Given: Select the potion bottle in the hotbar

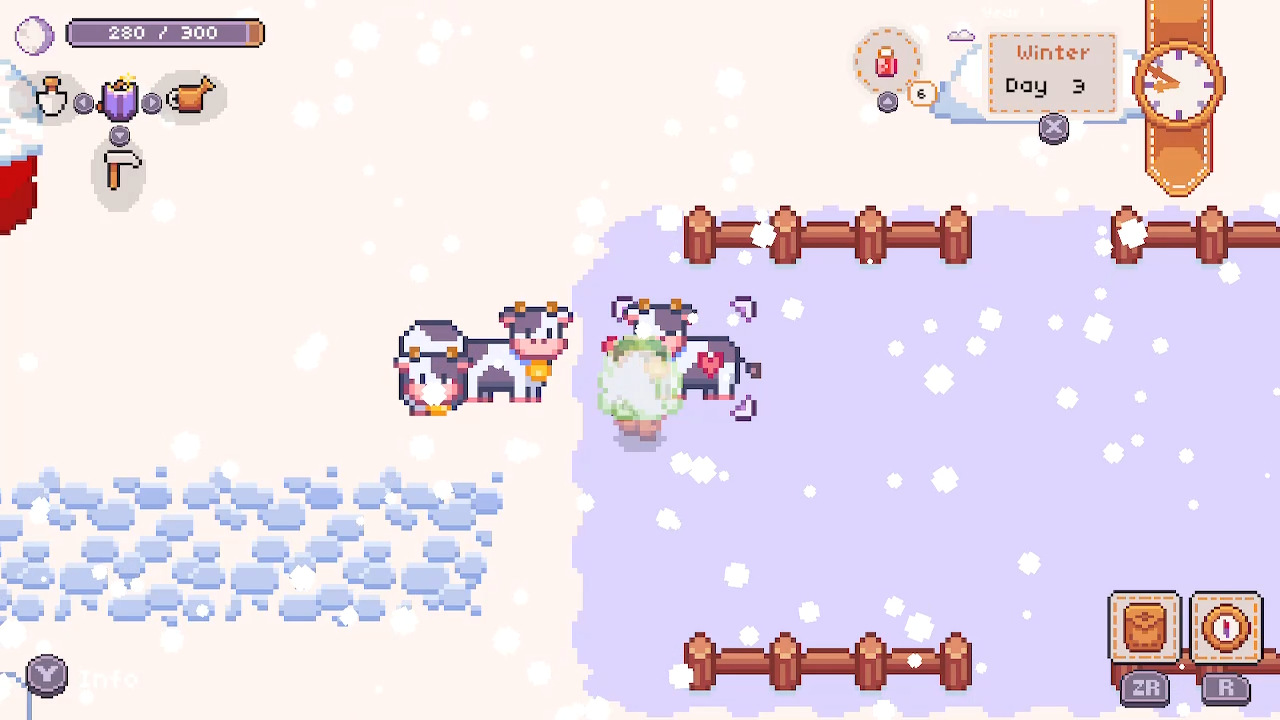Looking at the screenshot, I should tap(52, 98).
